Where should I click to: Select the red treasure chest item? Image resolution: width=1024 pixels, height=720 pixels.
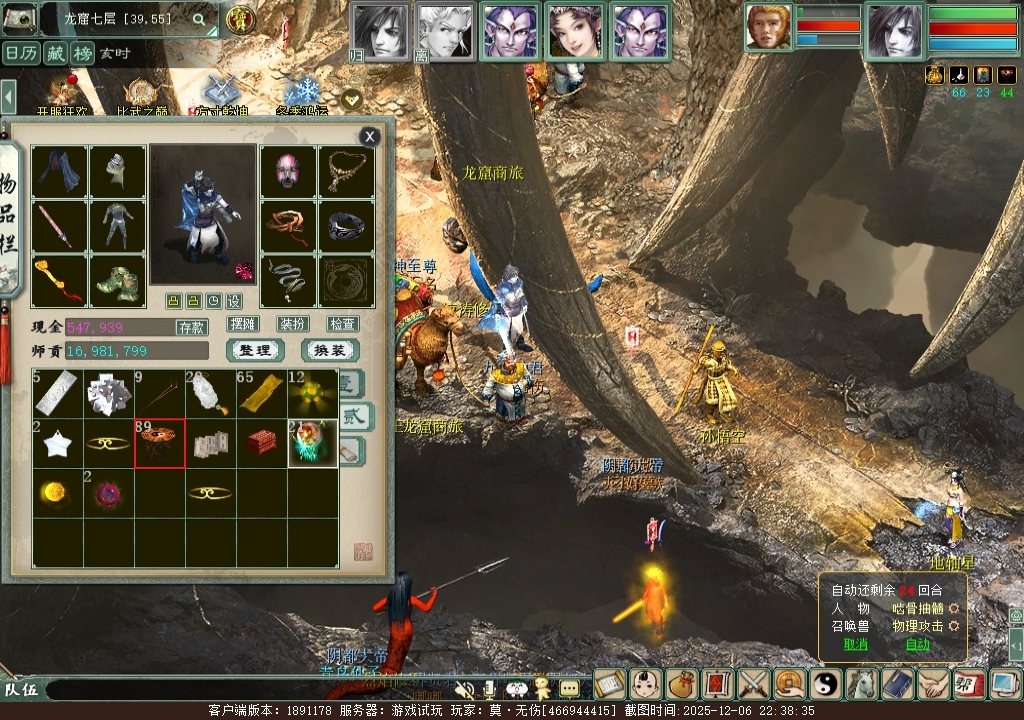[x=262, y=443]
